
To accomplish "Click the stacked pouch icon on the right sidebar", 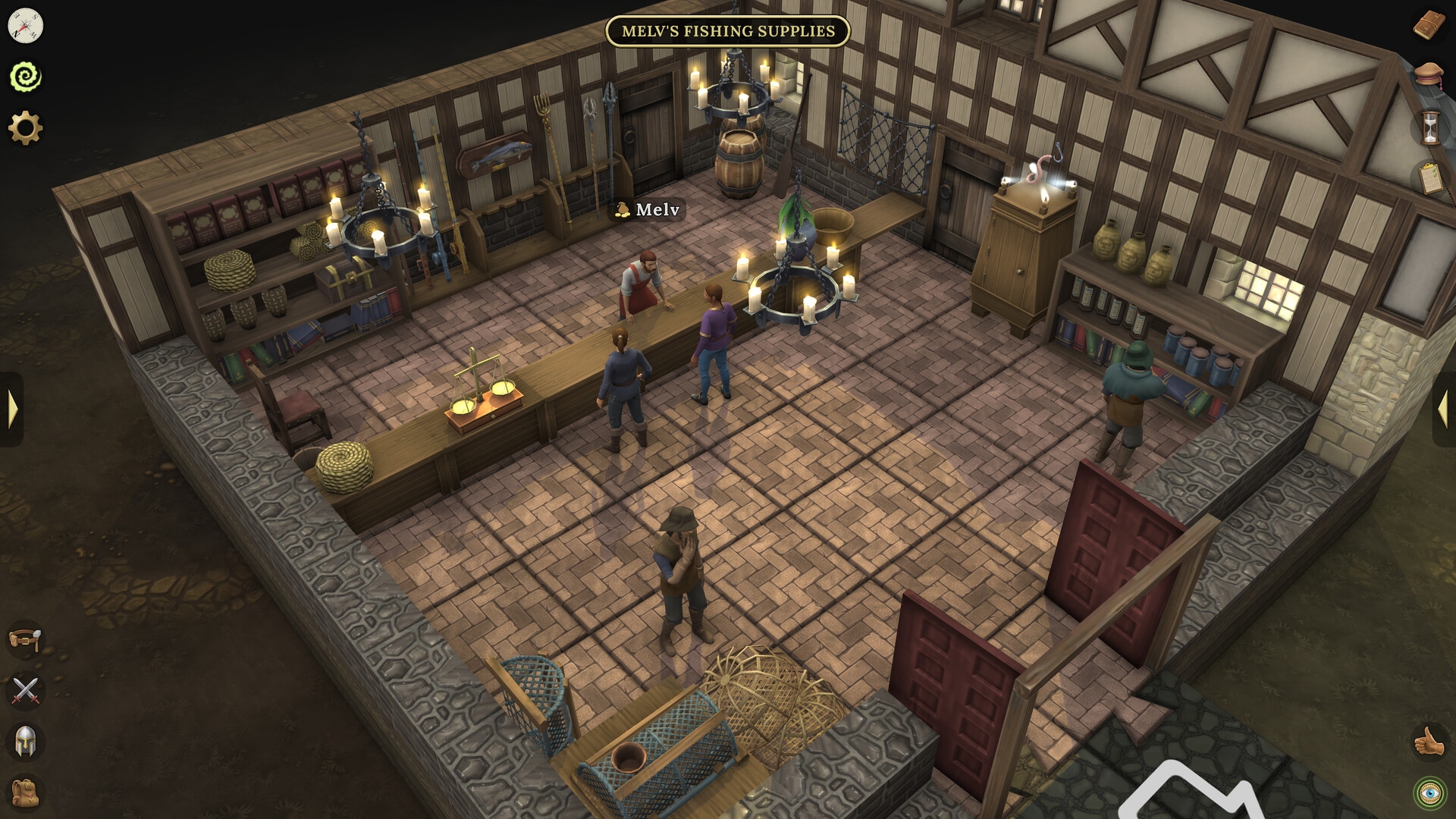I will 1429,76.
